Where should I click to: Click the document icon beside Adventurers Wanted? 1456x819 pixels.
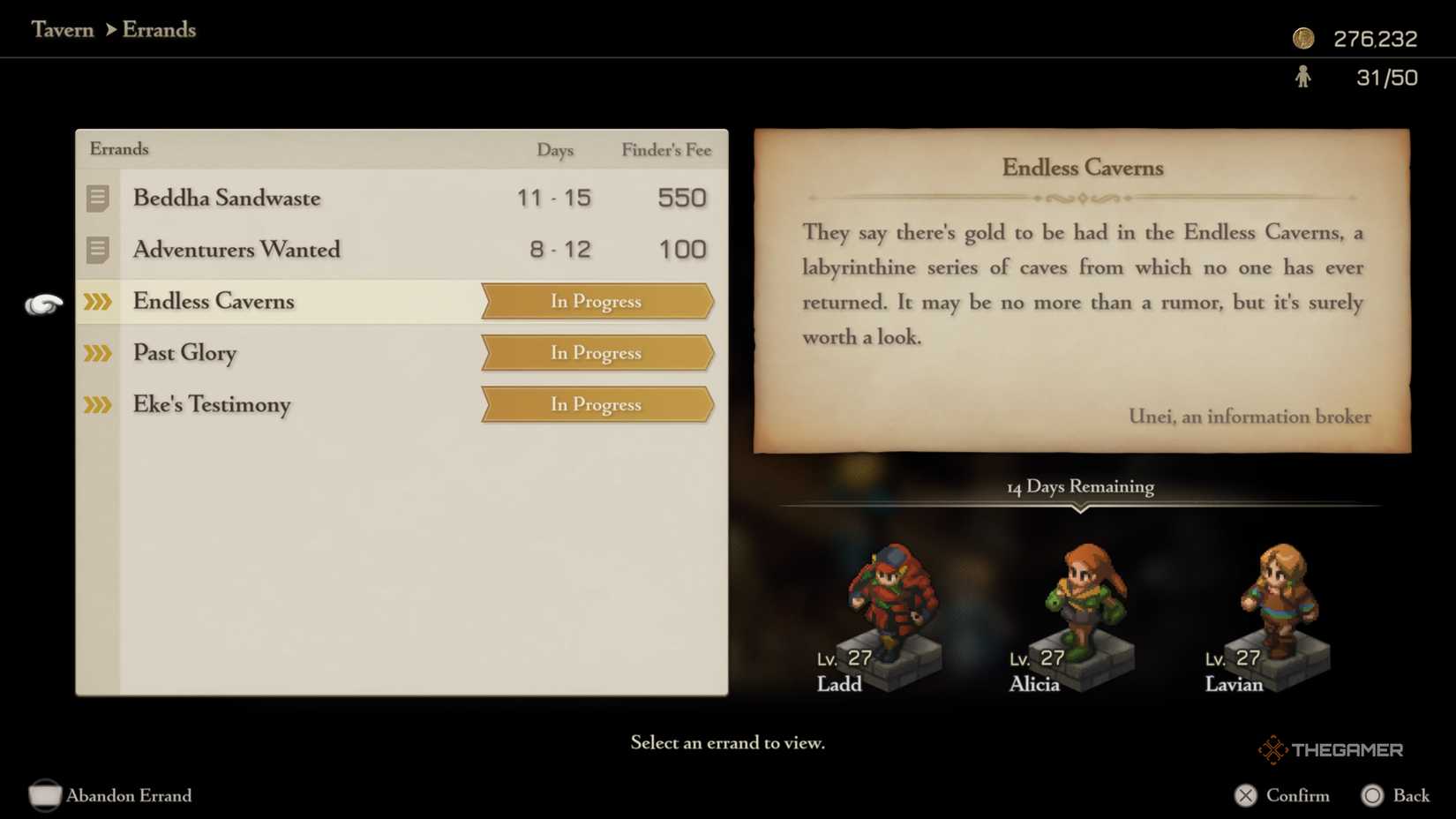pyautogui.click(x=97, y=250)
